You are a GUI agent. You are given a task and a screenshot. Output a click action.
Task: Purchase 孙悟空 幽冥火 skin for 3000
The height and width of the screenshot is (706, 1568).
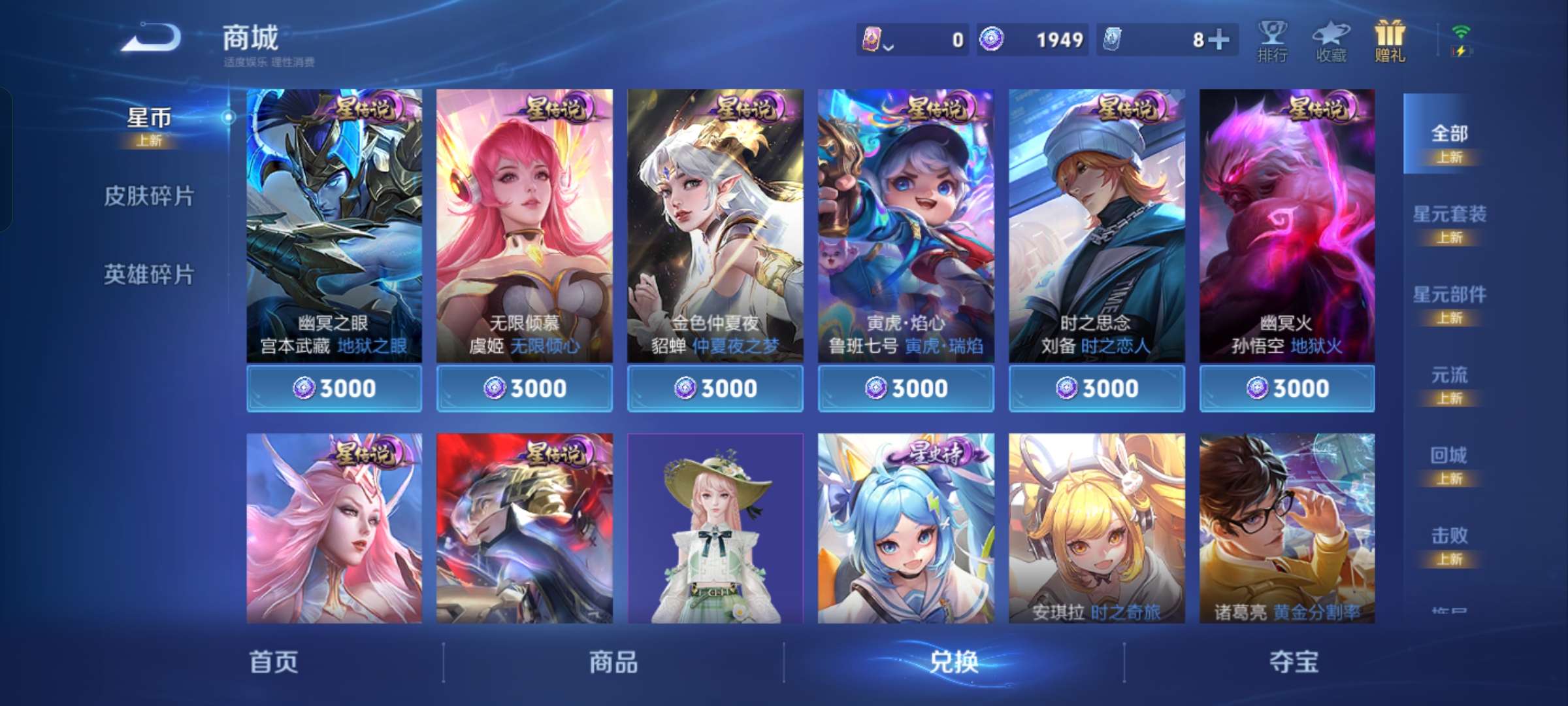pos(1286,388)
